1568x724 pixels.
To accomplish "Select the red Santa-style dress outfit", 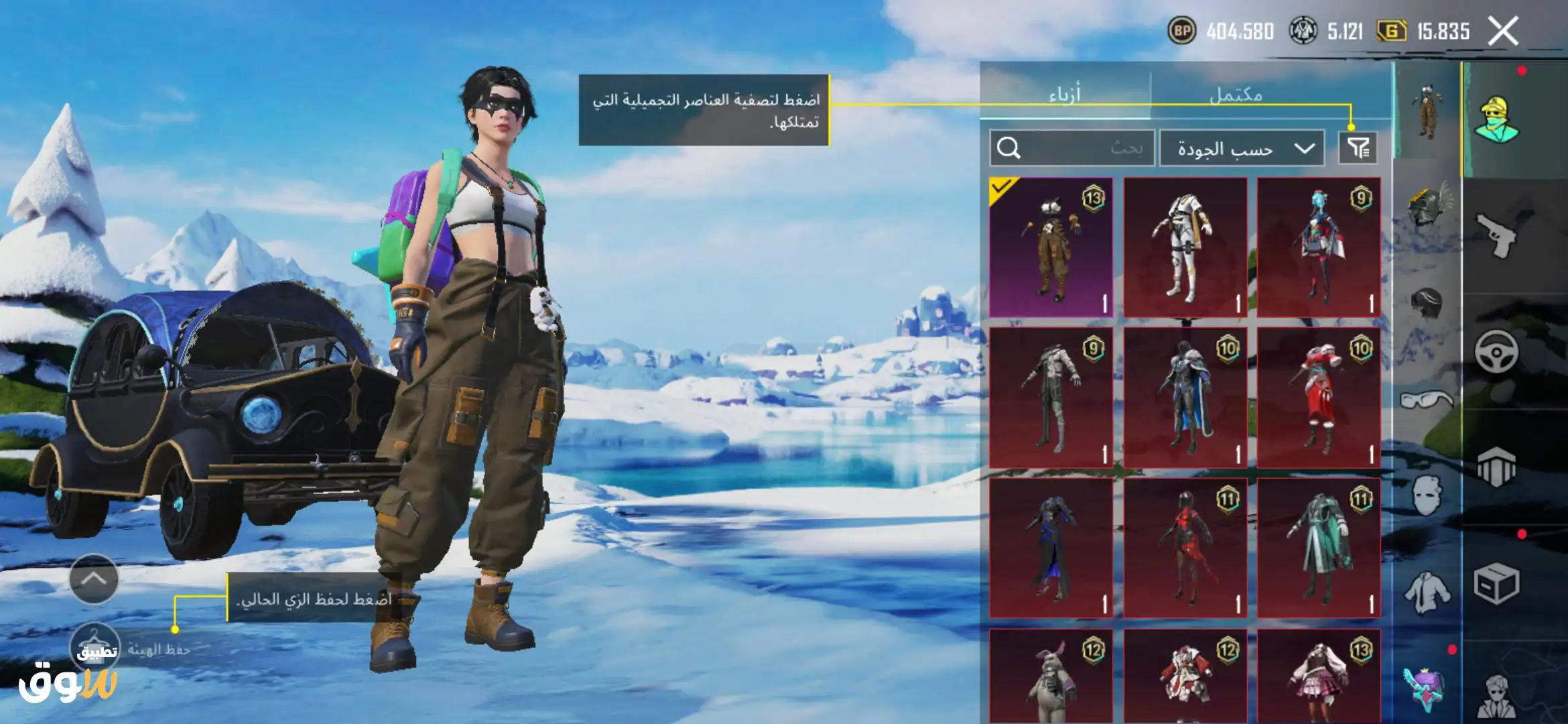I will (1318, 398).
